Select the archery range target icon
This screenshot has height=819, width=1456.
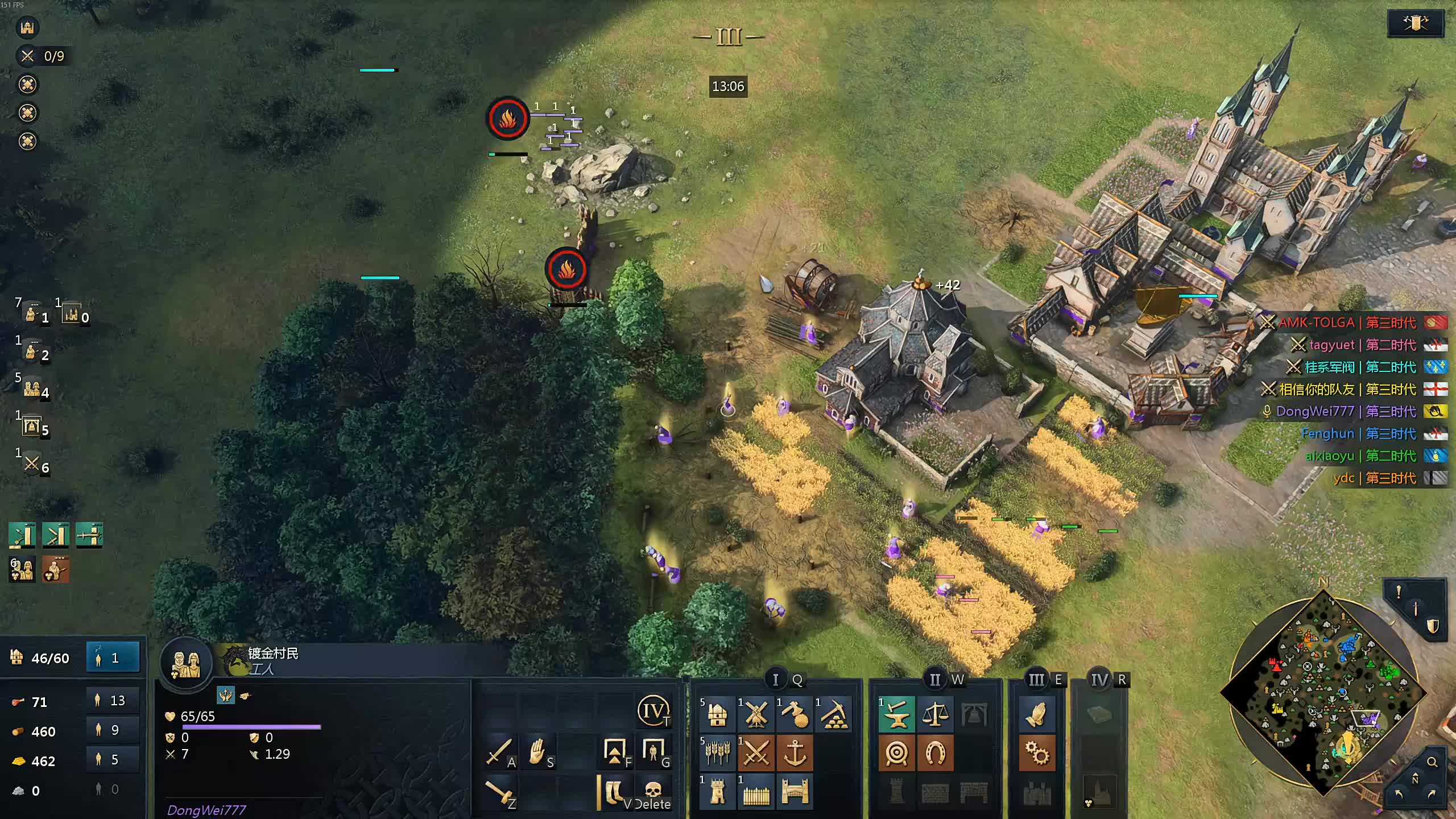897,753
